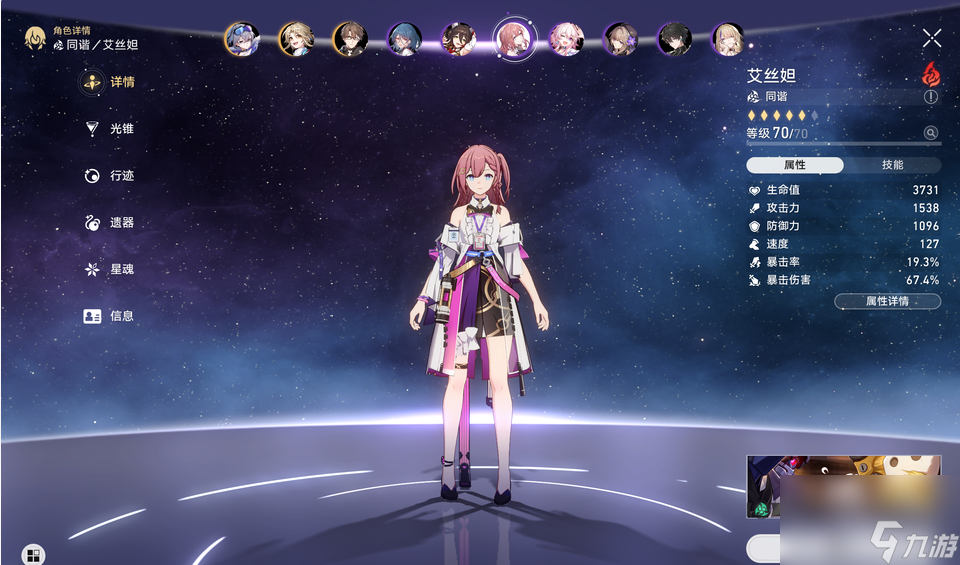This screenshot has width=960, height=565.
Task: Click the 属性详情 stat details button
Action: pyautogui.click(x=887, y=301)
